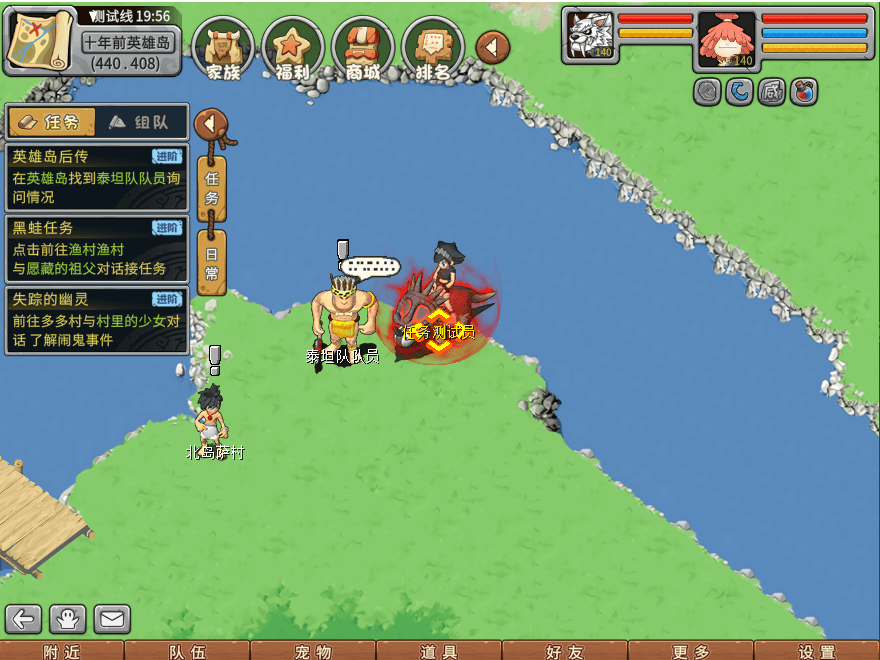The height and width of the screenshot is (660, 880).
Task: Select the 黑蛙任务 quest entry
Action: coord(96,249)
